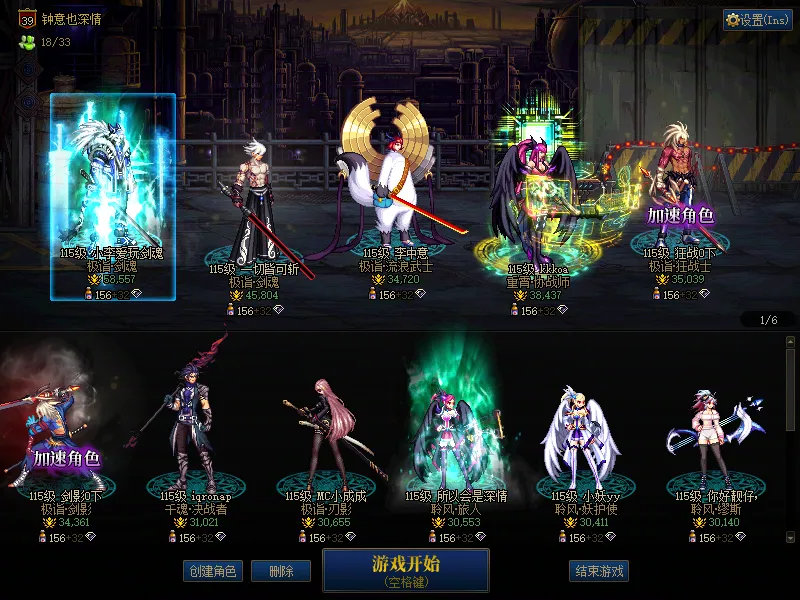This screenshot has width=800, height=600.
Task: Pick the 重霄·机械战神 character kkkoa
Action: point(538,200)
